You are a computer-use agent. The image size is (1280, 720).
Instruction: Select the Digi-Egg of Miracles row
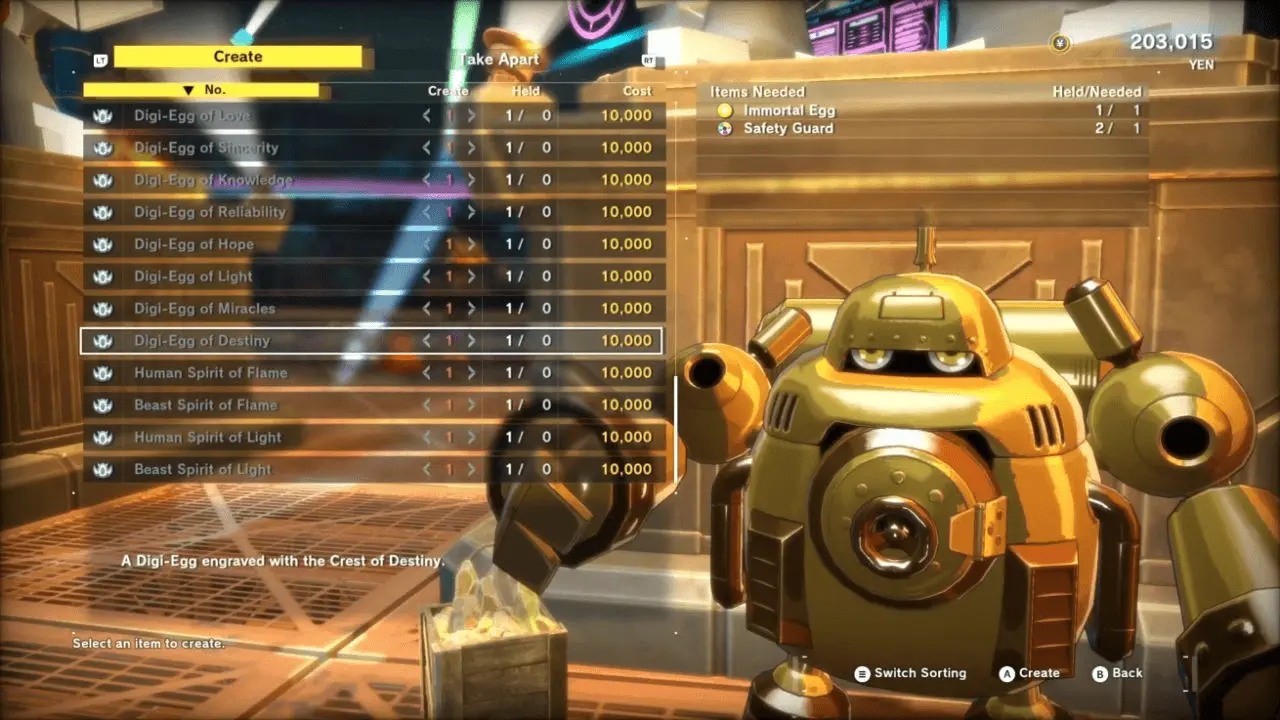[x=204, y=308]
